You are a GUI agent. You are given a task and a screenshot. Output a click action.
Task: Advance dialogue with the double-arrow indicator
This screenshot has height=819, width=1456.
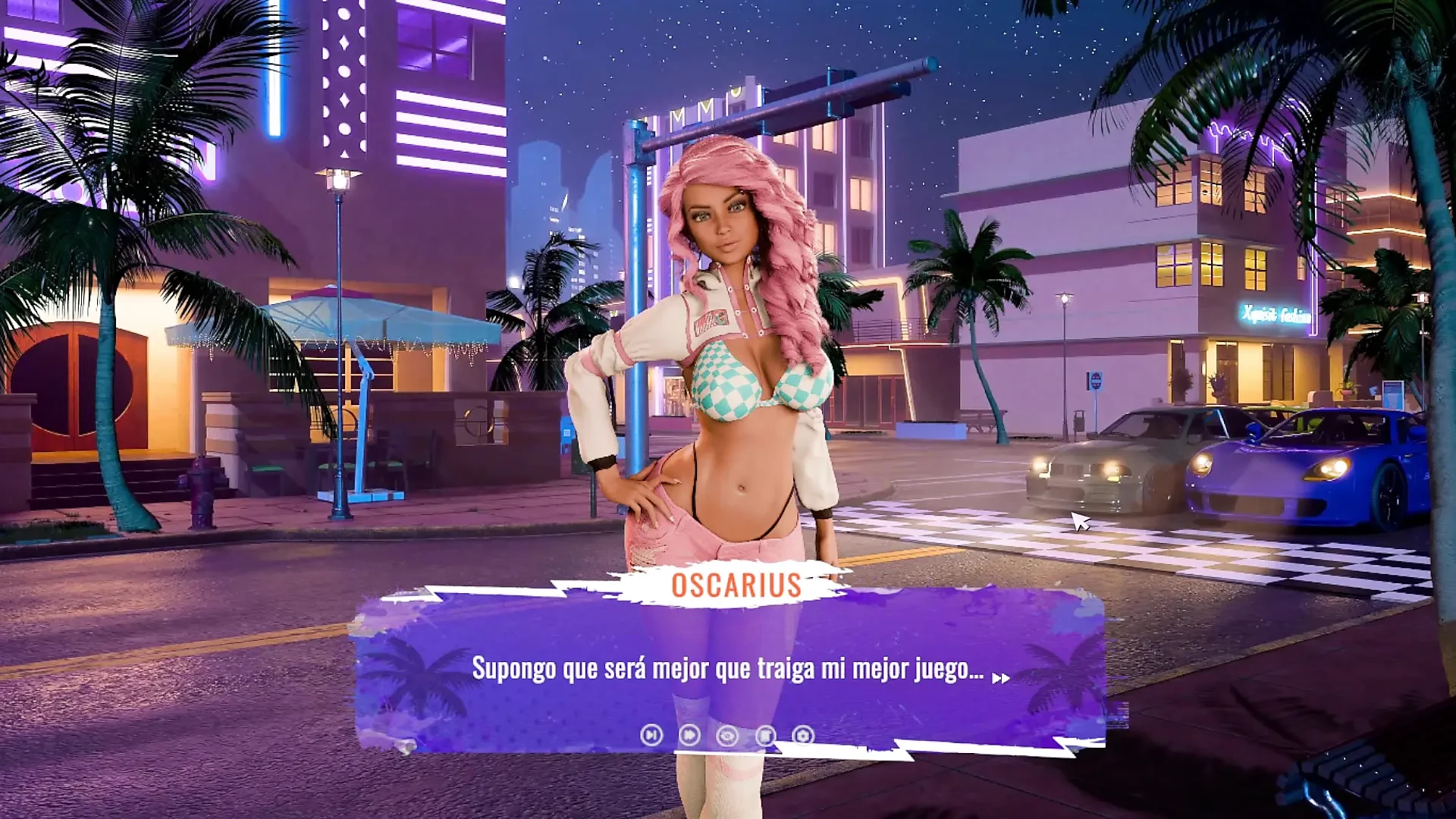[x=1001, y=679]
